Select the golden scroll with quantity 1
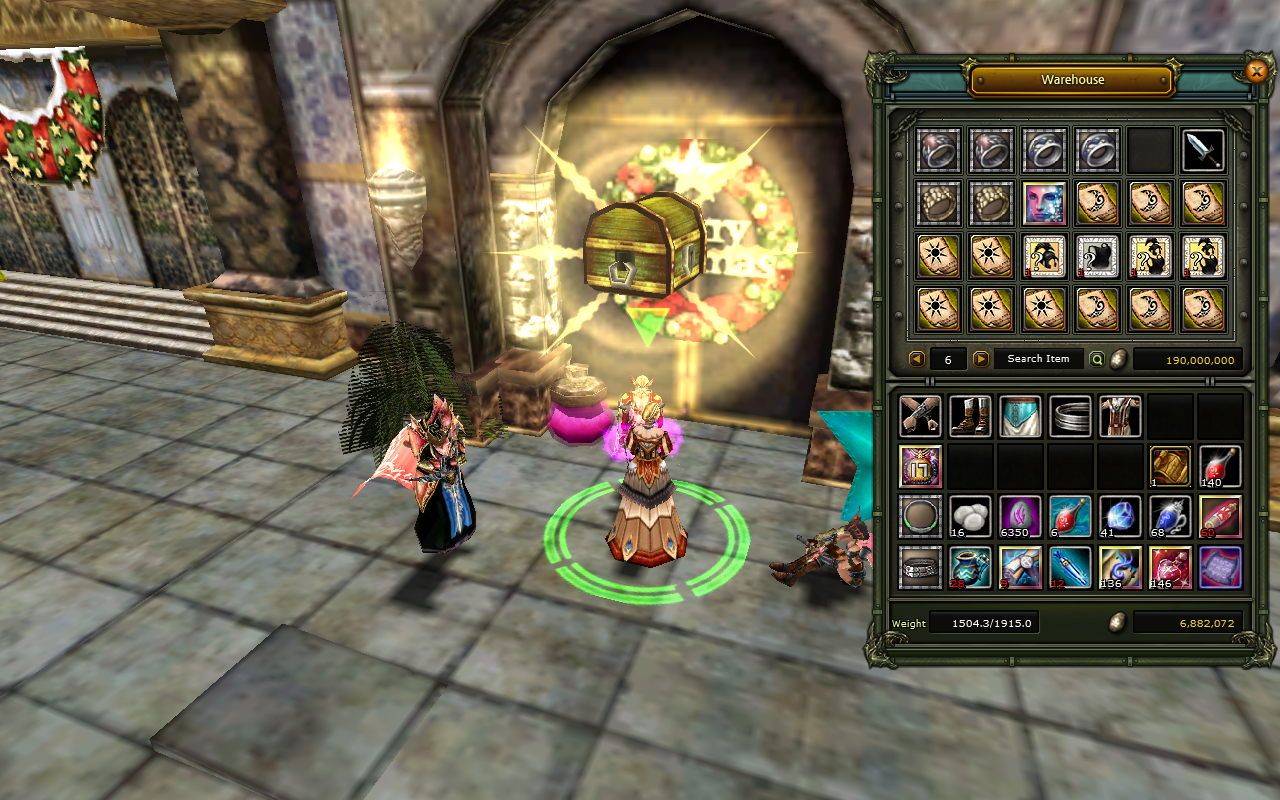This screenshot has width=1280, height=800. point(1170,466)
